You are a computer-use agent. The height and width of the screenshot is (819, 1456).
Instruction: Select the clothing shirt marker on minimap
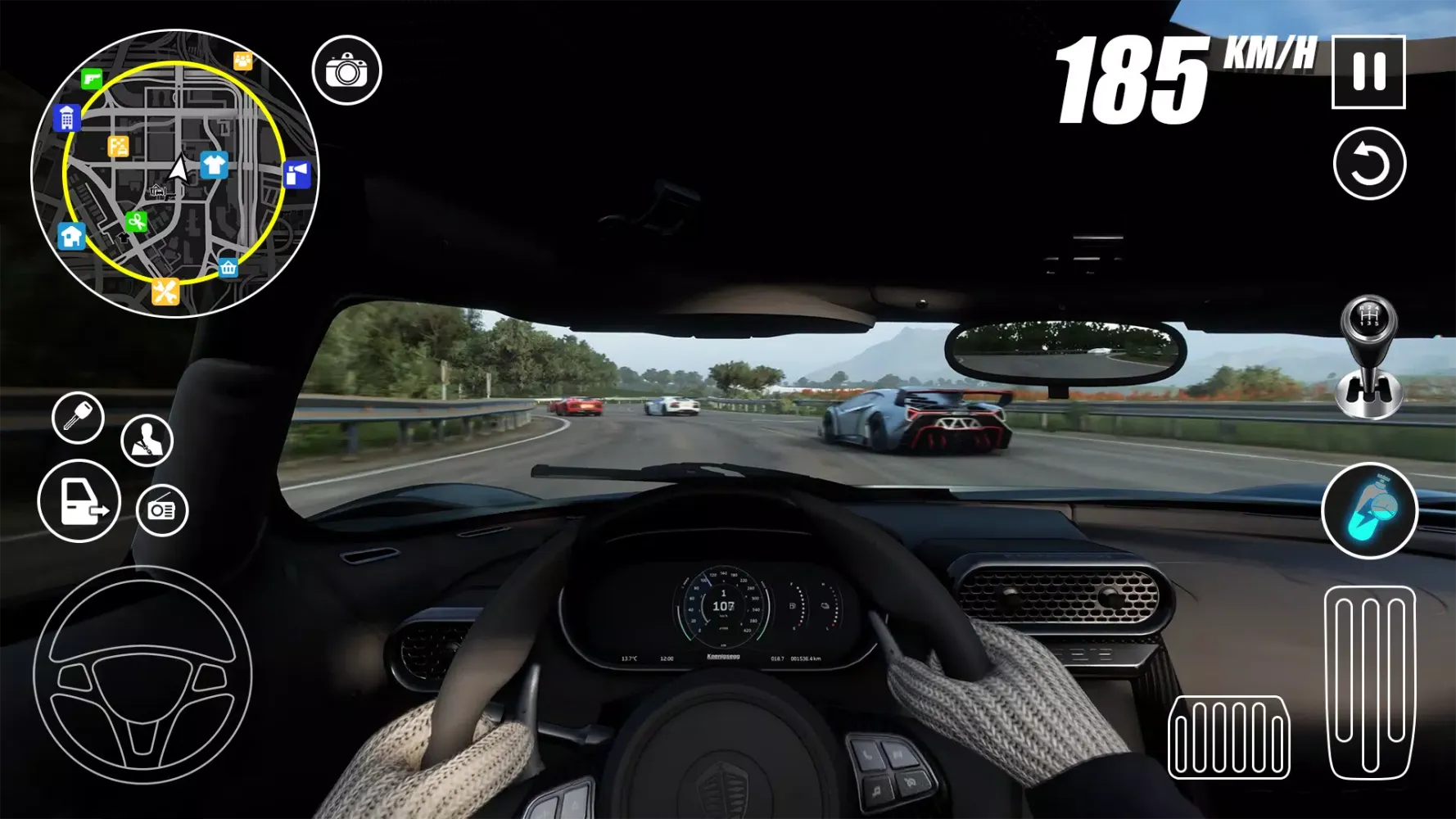click(x=213, y=166)
